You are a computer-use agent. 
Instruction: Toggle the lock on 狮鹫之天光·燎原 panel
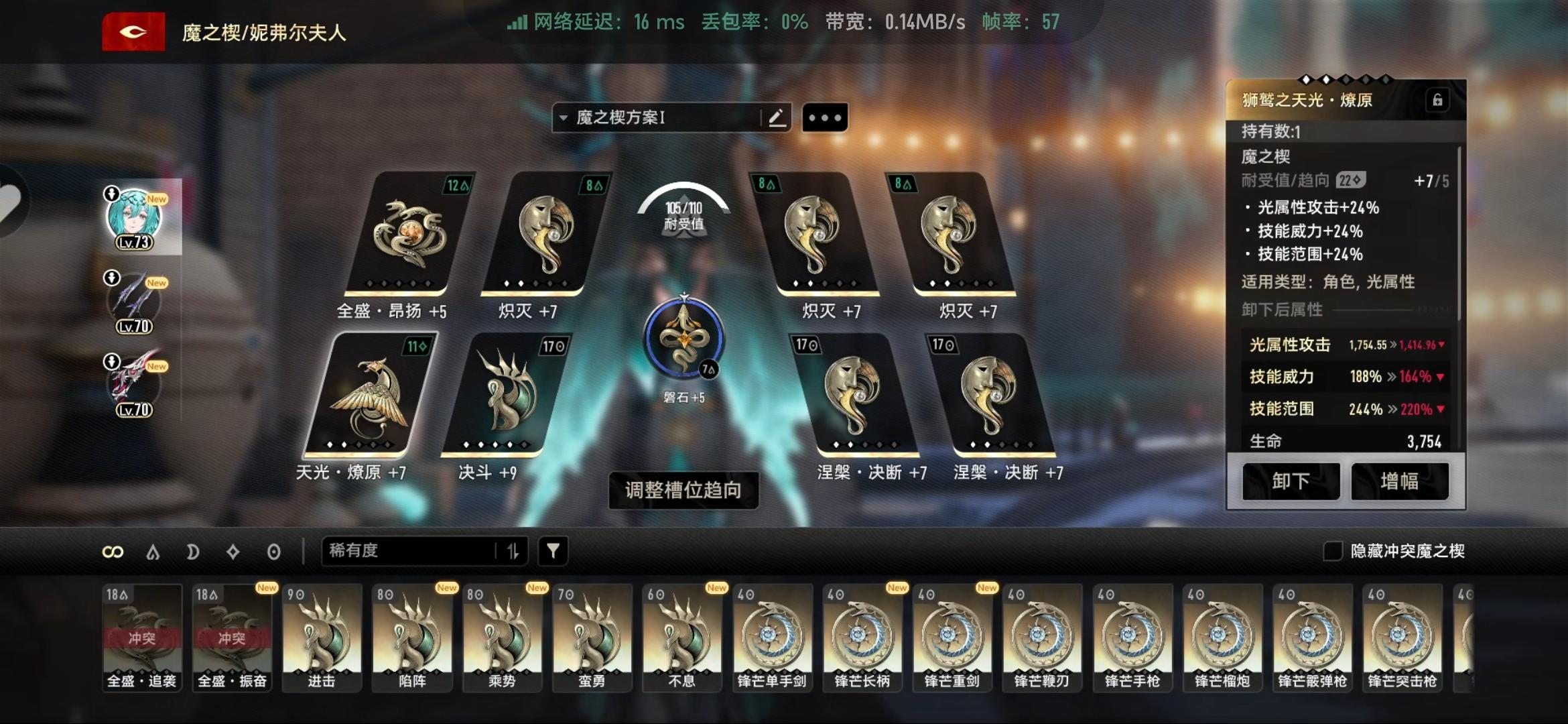[1437, 99]
